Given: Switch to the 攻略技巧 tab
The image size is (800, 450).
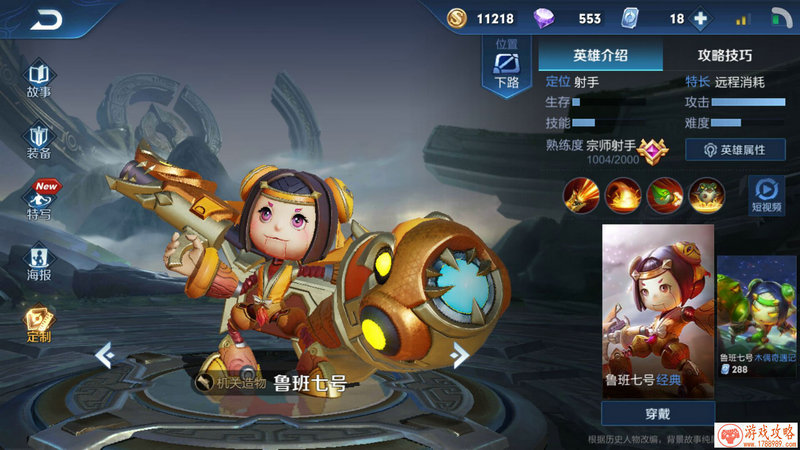Looking at the screenshot, I should [724, 55].
